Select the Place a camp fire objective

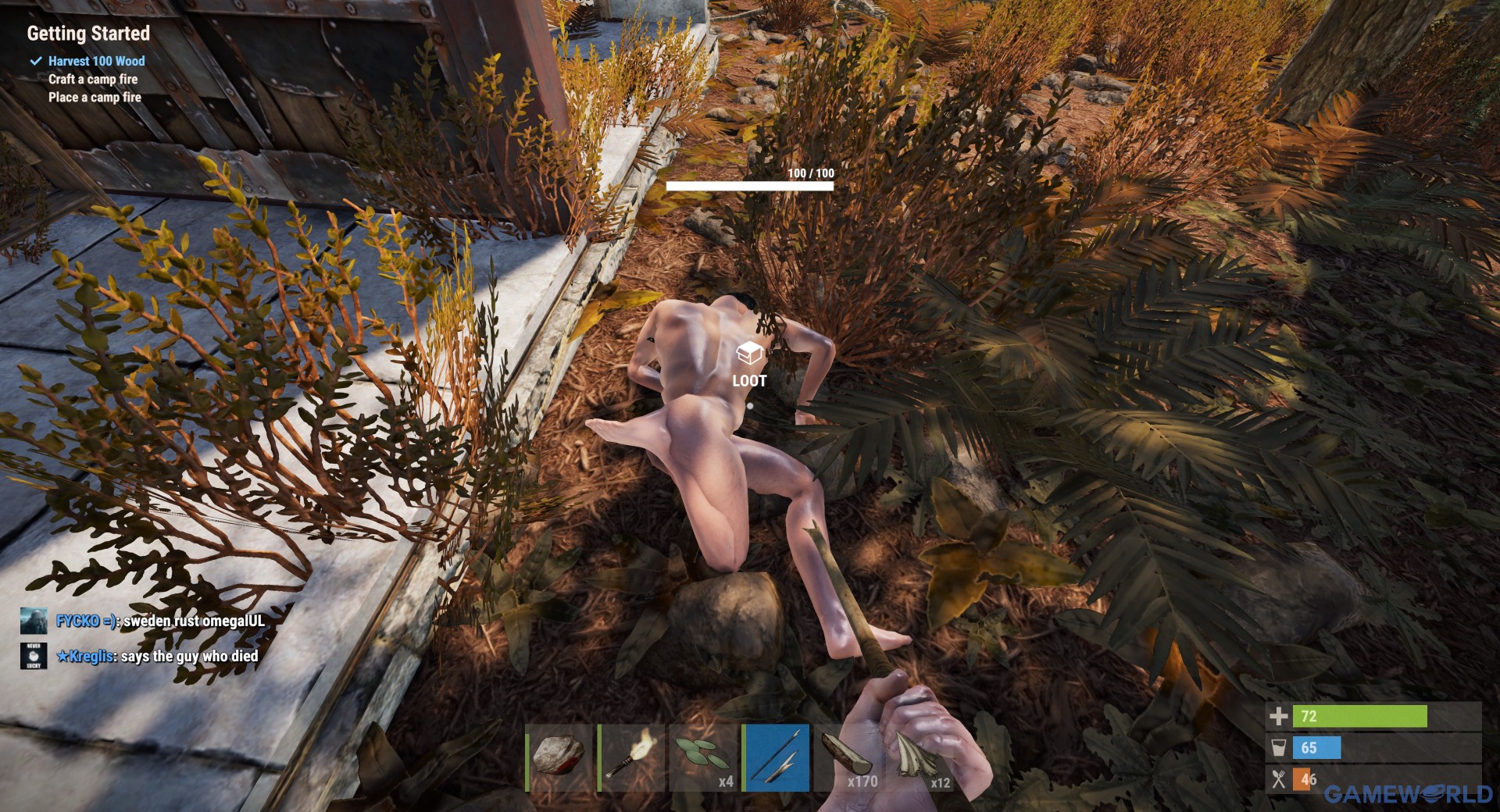(x=95, y=98)
